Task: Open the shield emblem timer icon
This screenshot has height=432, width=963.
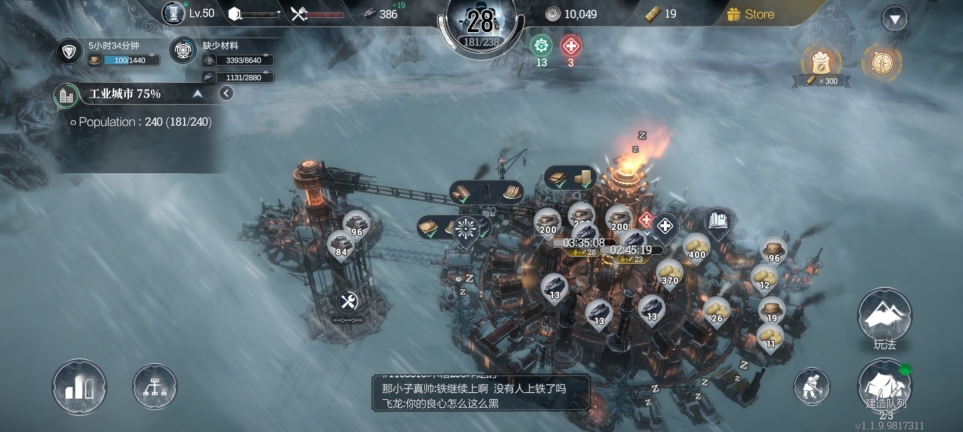Action: point(69,52)
